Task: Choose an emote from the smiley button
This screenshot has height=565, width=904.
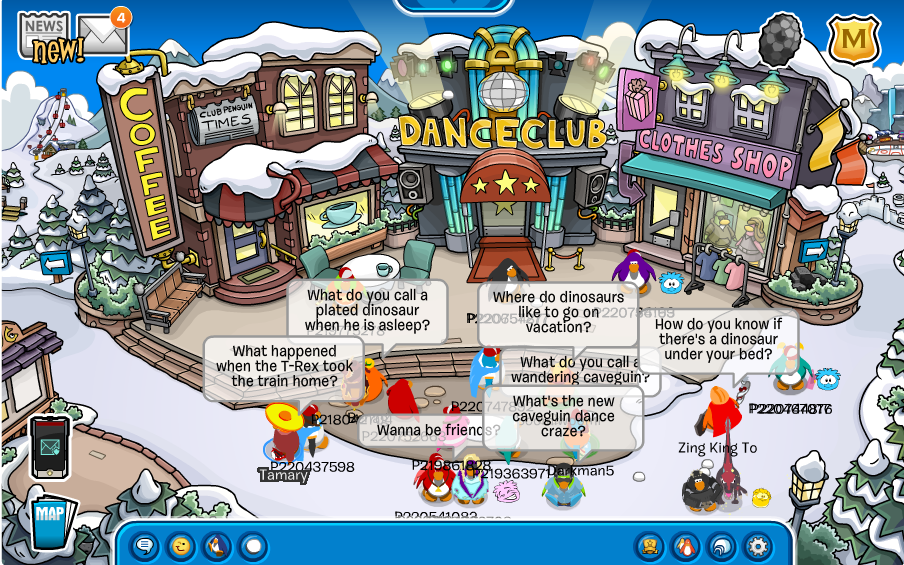Action: pos(181,546)
